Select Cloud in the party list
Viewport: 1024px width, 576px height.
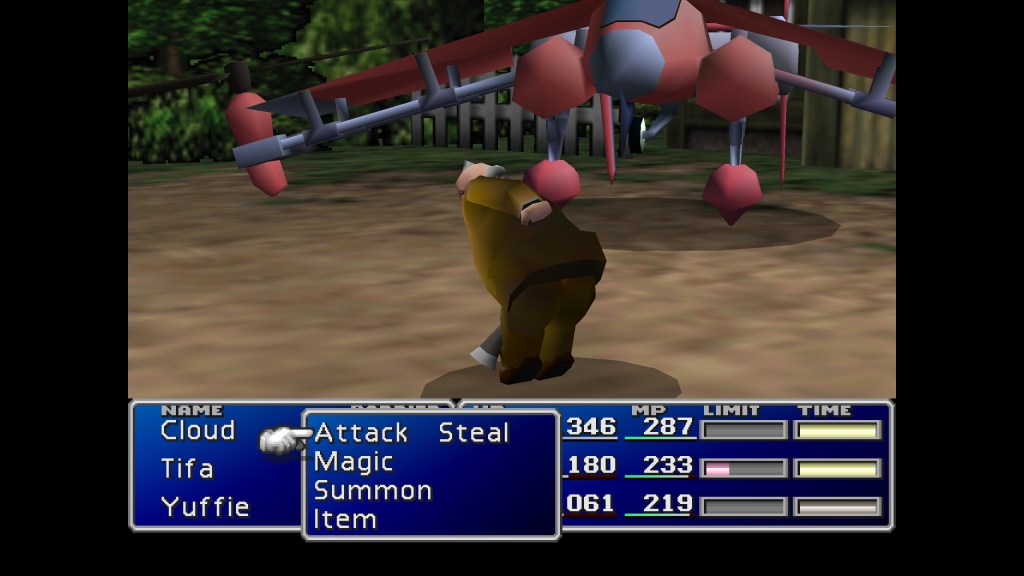(x=197, y=431)
